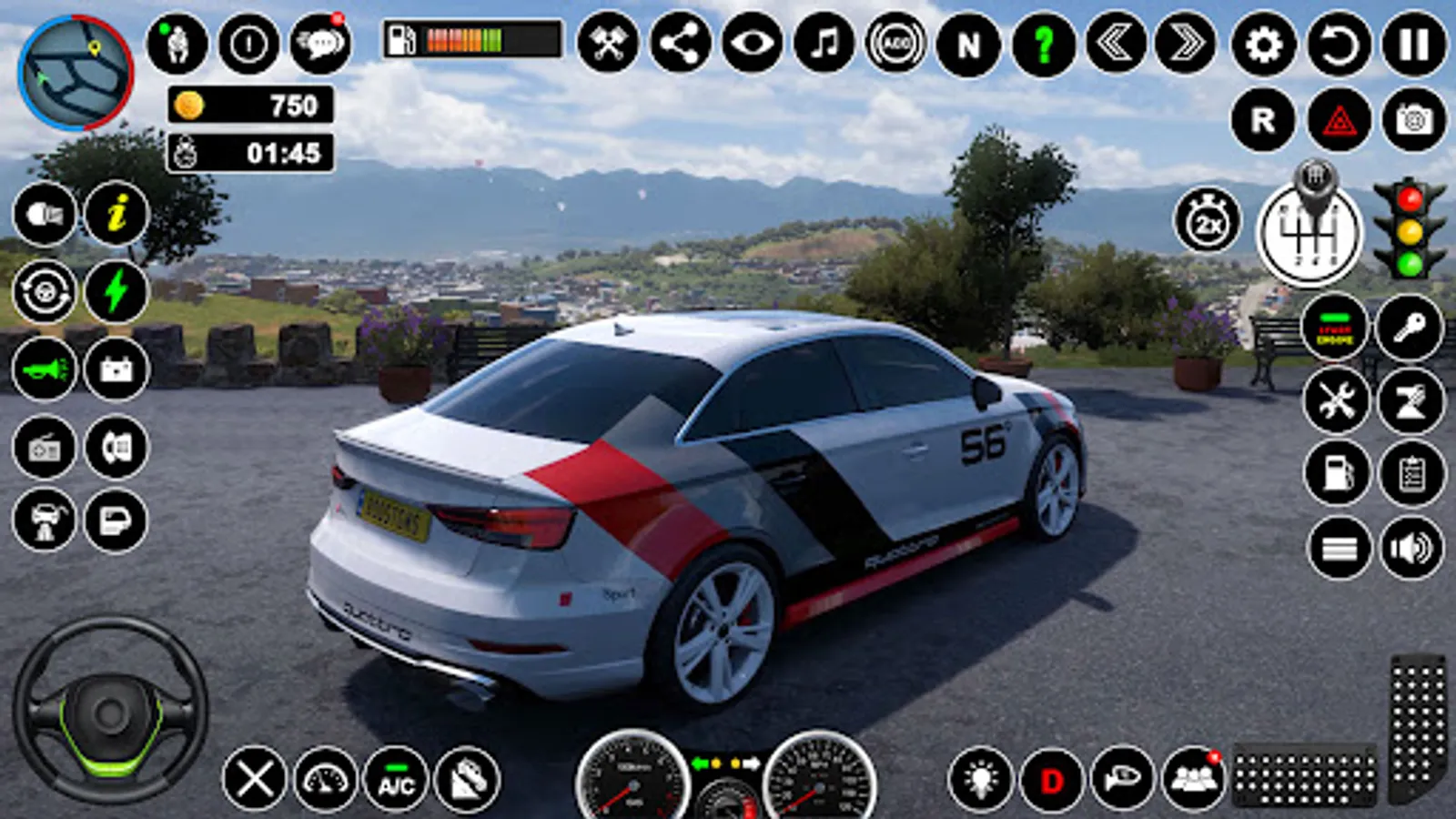Change camera view with the eye icon
Viewport: 1456px width, 819px height.
pos(752,43)
